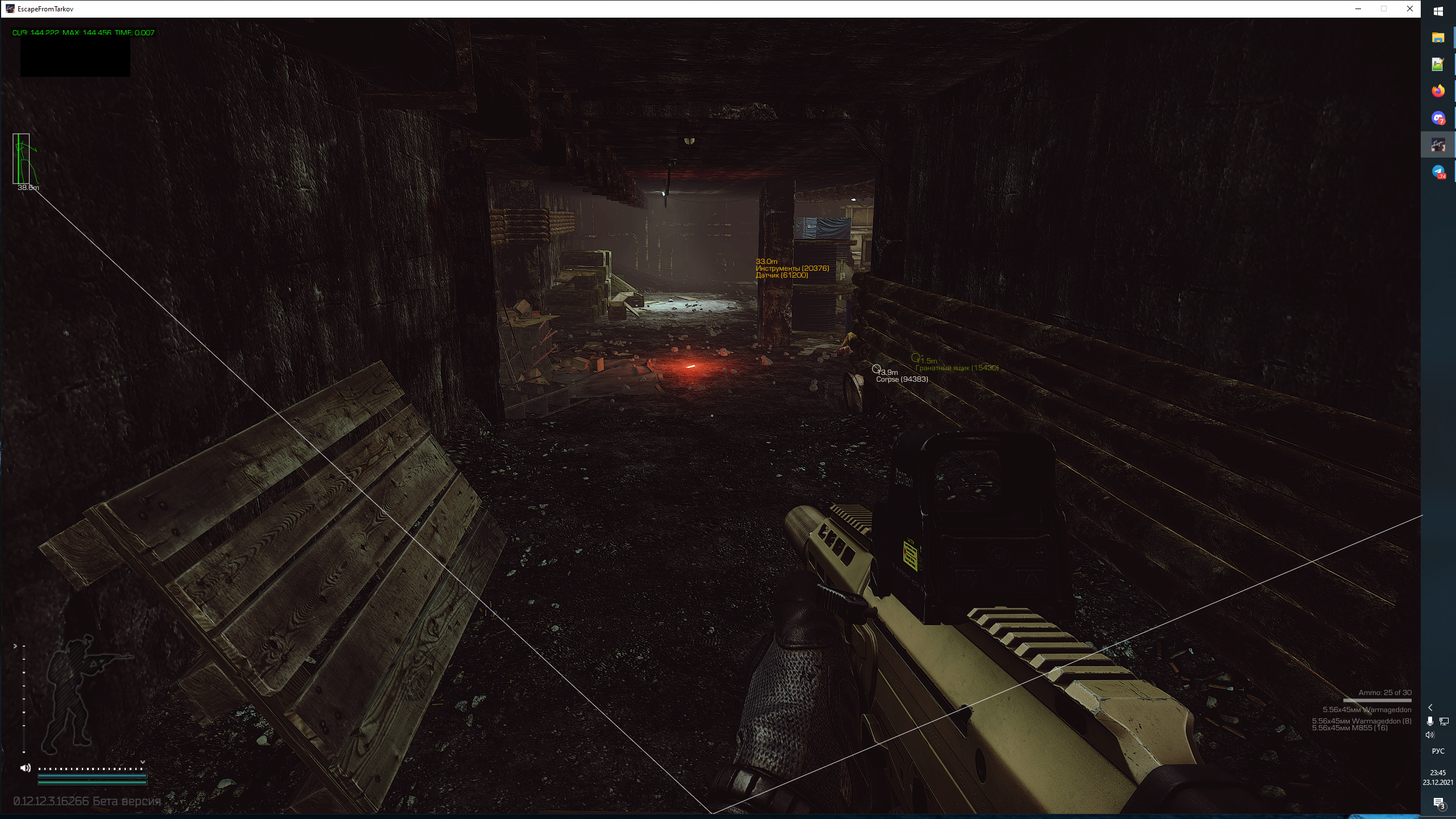Click the clock showing 23:45
The image size is (1456, 819).
1438,772
